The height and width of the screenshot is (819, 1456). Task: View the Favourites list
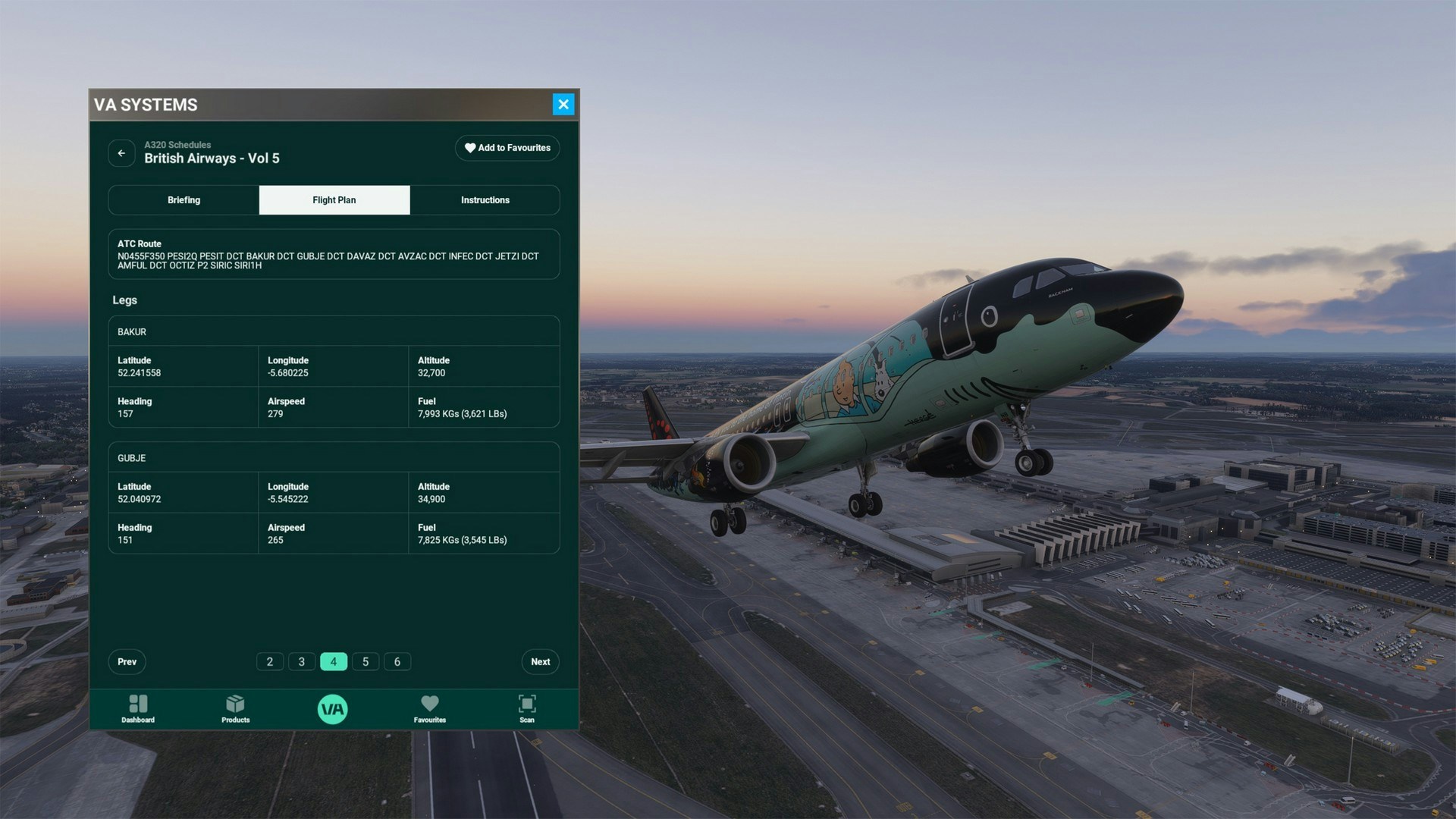point(430,709)
